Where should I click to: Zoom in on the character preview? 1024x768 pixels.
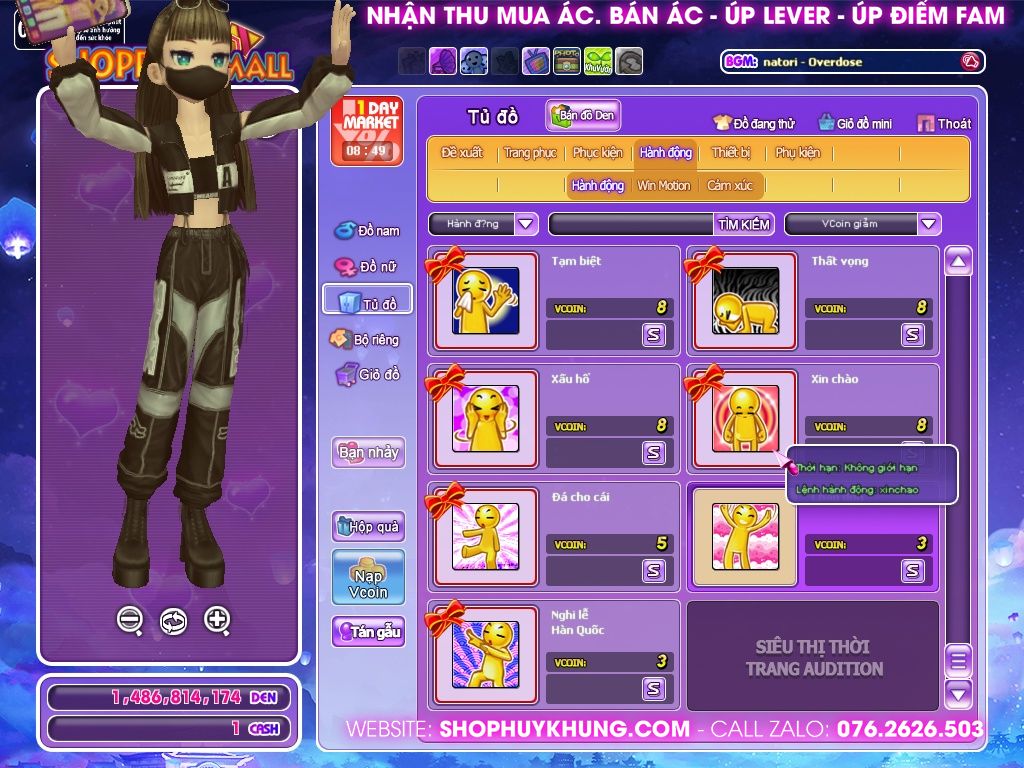click(x=217, y=620)
